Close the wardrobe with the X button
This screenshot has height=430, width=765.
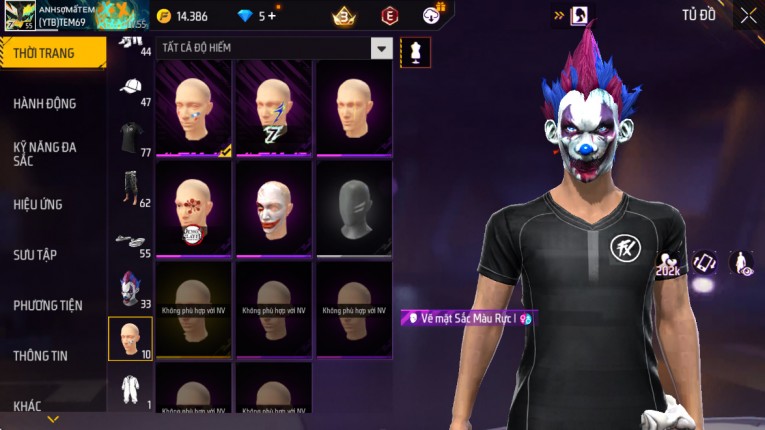(748, 15)
